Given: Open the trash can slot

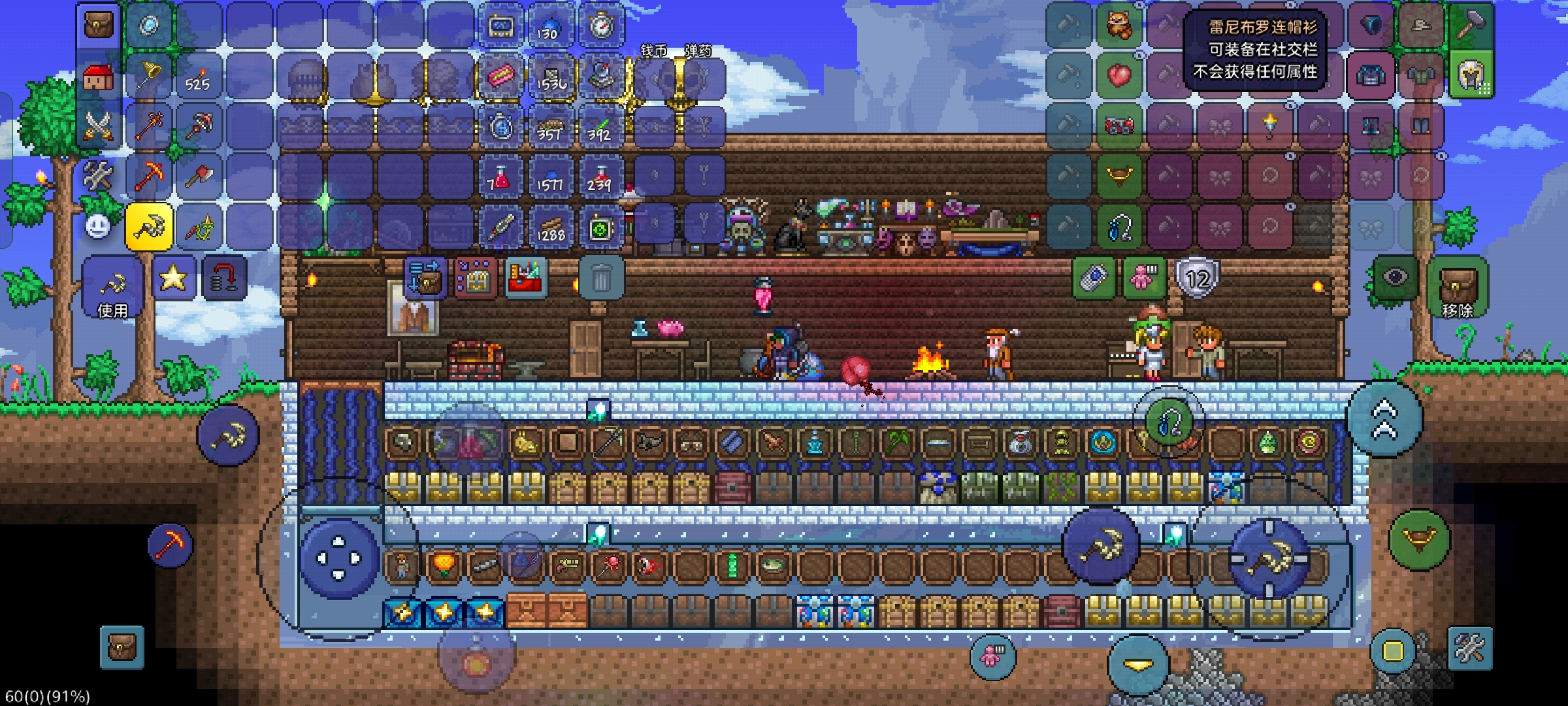Looking at the screenshot, I should point(600,279).
